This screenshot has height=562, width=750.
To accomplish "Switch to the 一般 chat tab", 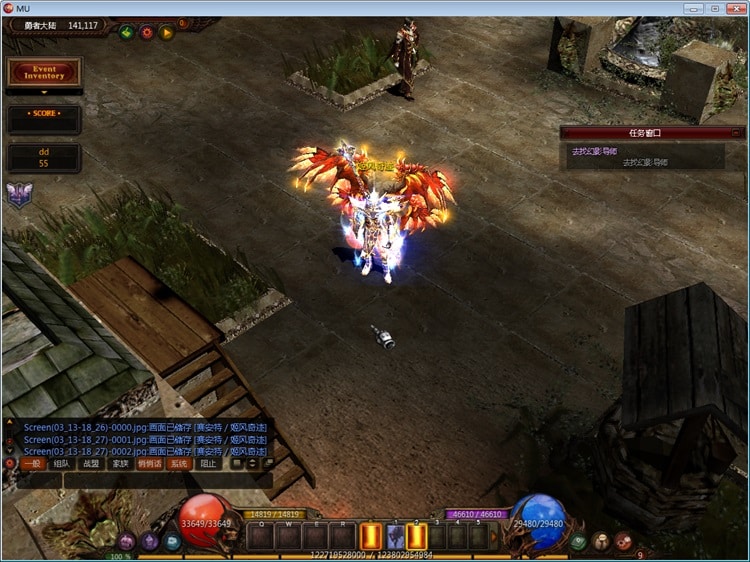I will click(x=32, y=464).
